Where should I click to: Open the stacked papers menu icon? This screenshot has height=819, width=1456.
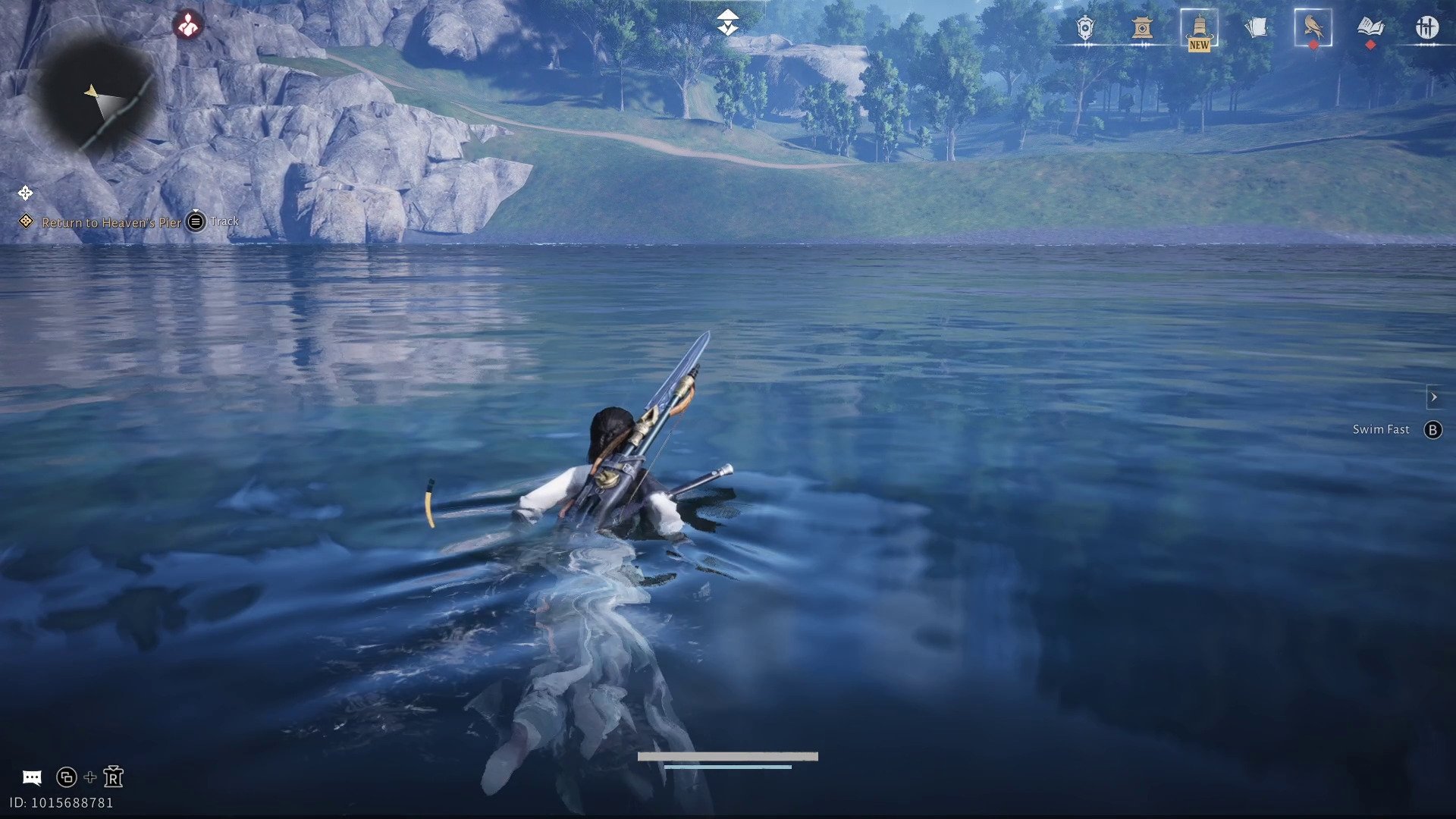(1256, 29)
